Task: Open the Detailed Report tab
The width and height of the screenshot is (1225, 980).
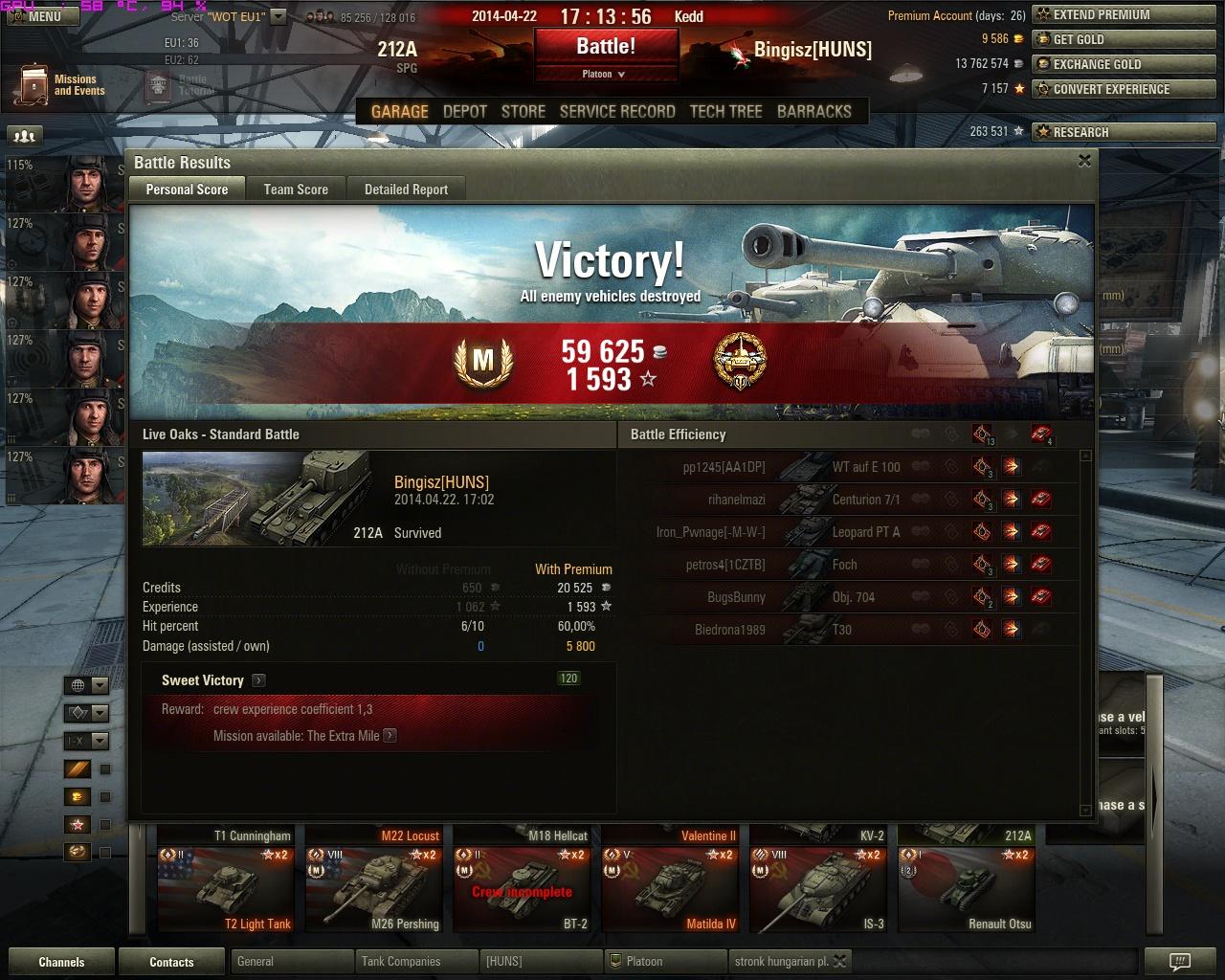Action: tap(406, 189)
